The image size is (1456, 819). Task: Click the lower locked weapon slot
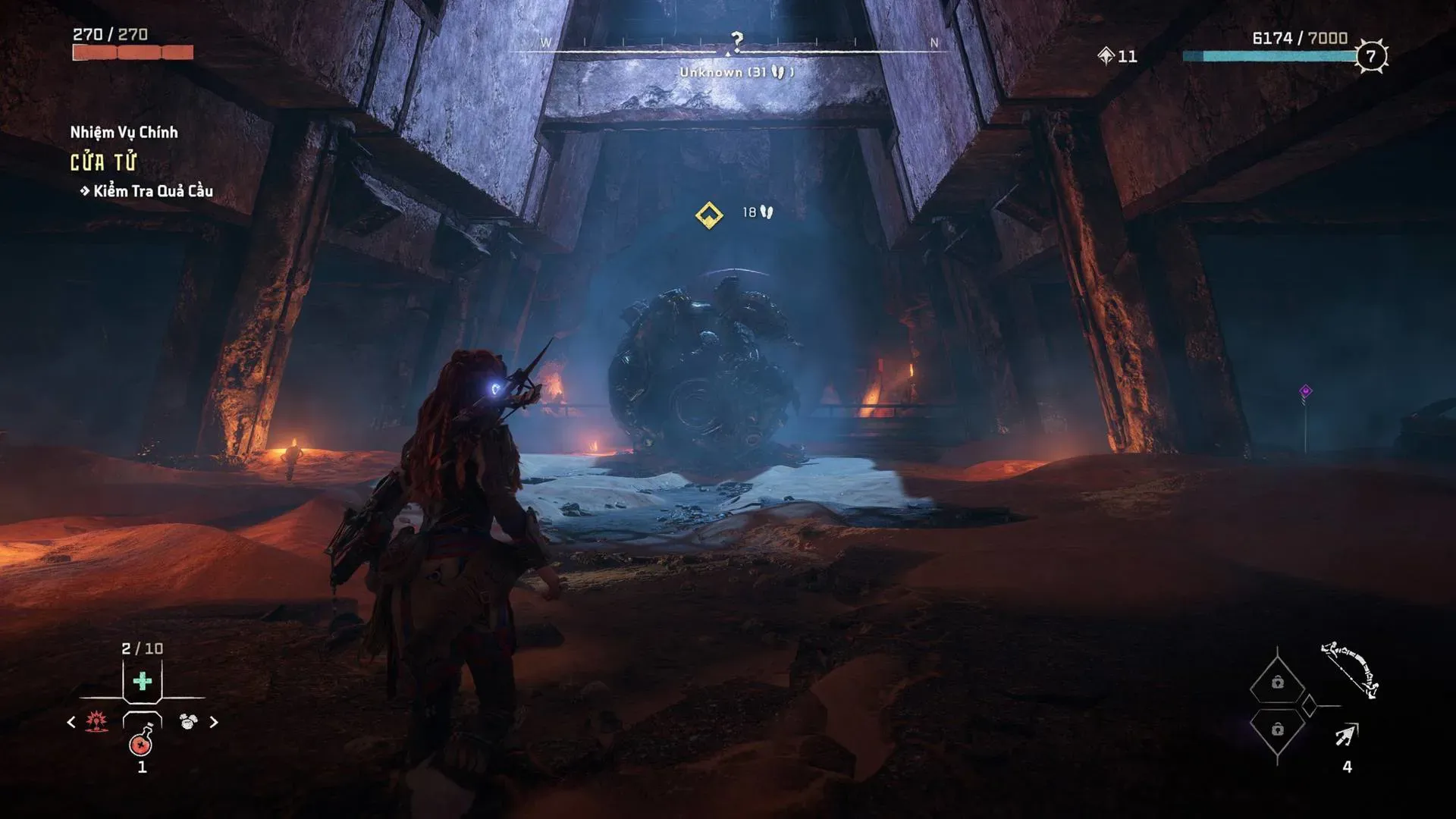point(1278,729)
